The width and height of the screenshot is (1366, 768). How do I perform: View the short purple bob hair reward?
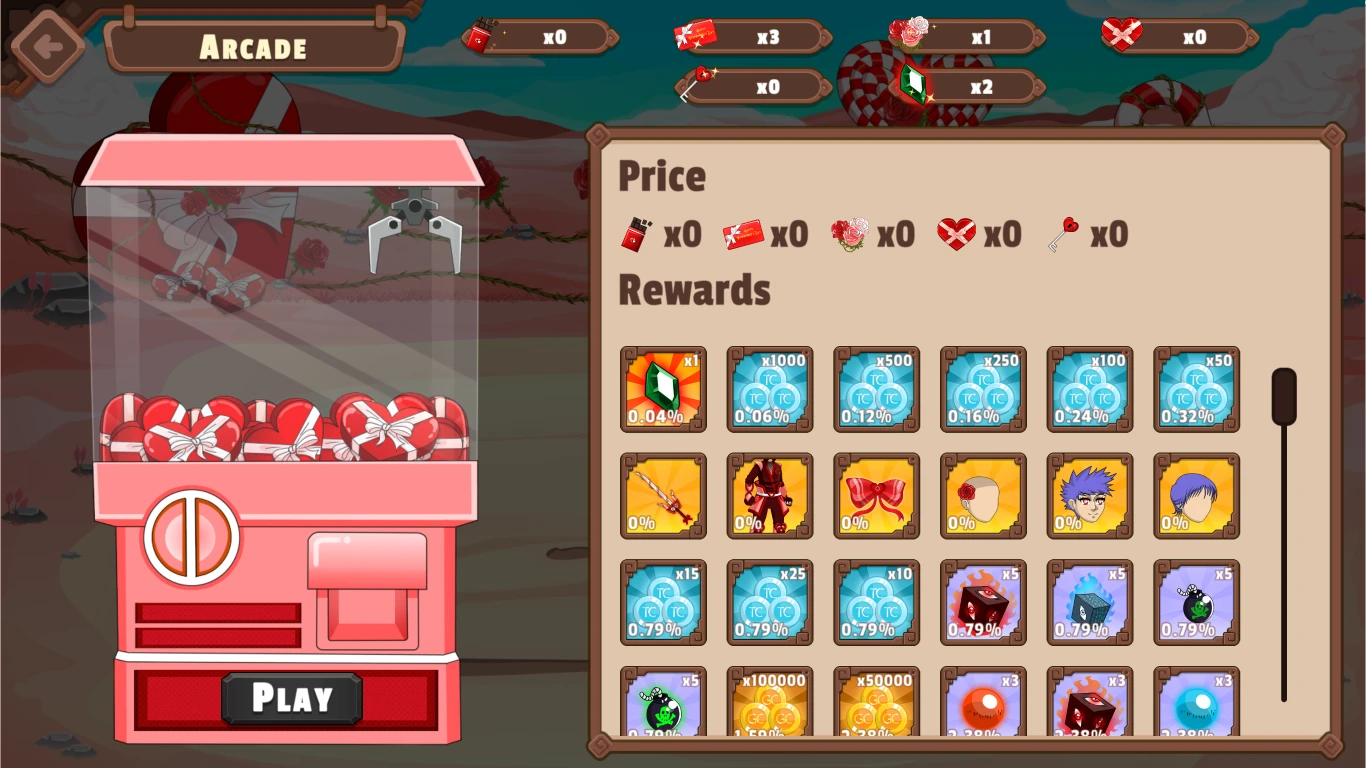[x=1197, y=496]
